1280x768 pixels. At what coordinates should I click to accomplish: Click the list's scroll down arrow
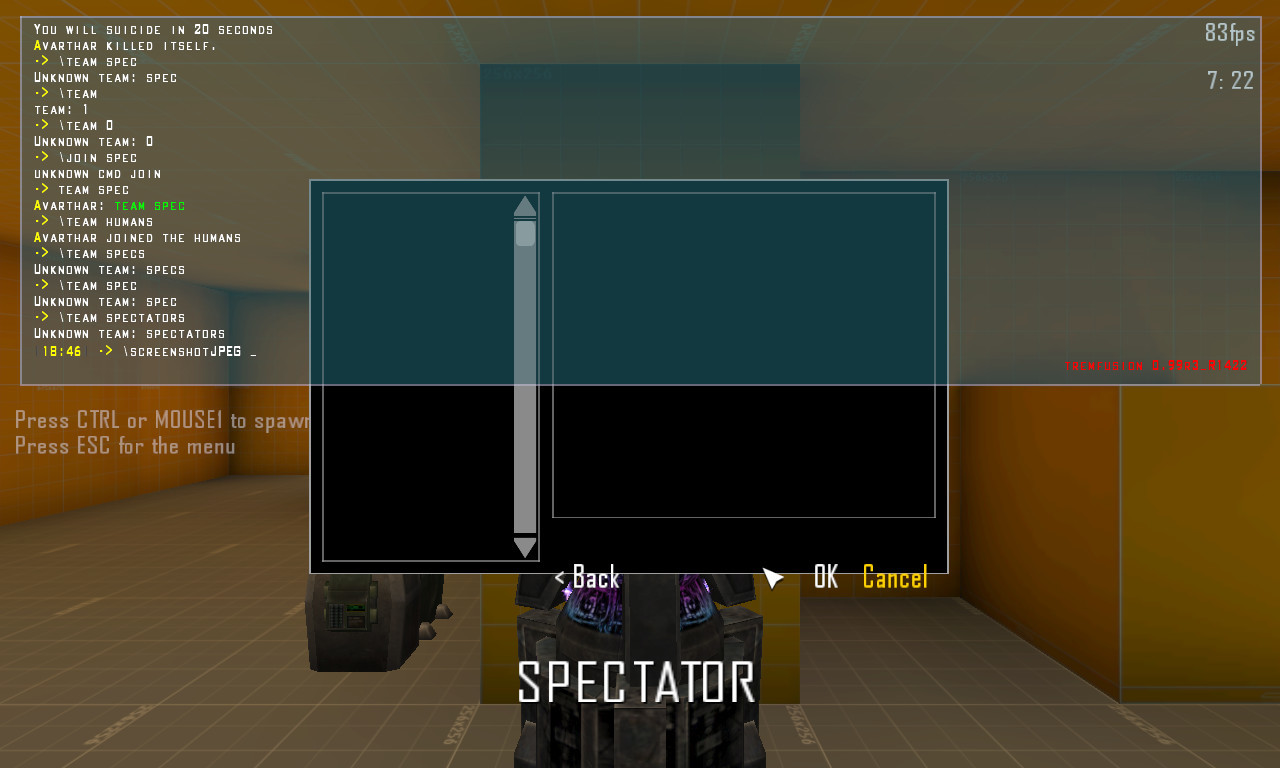(525, 548)
